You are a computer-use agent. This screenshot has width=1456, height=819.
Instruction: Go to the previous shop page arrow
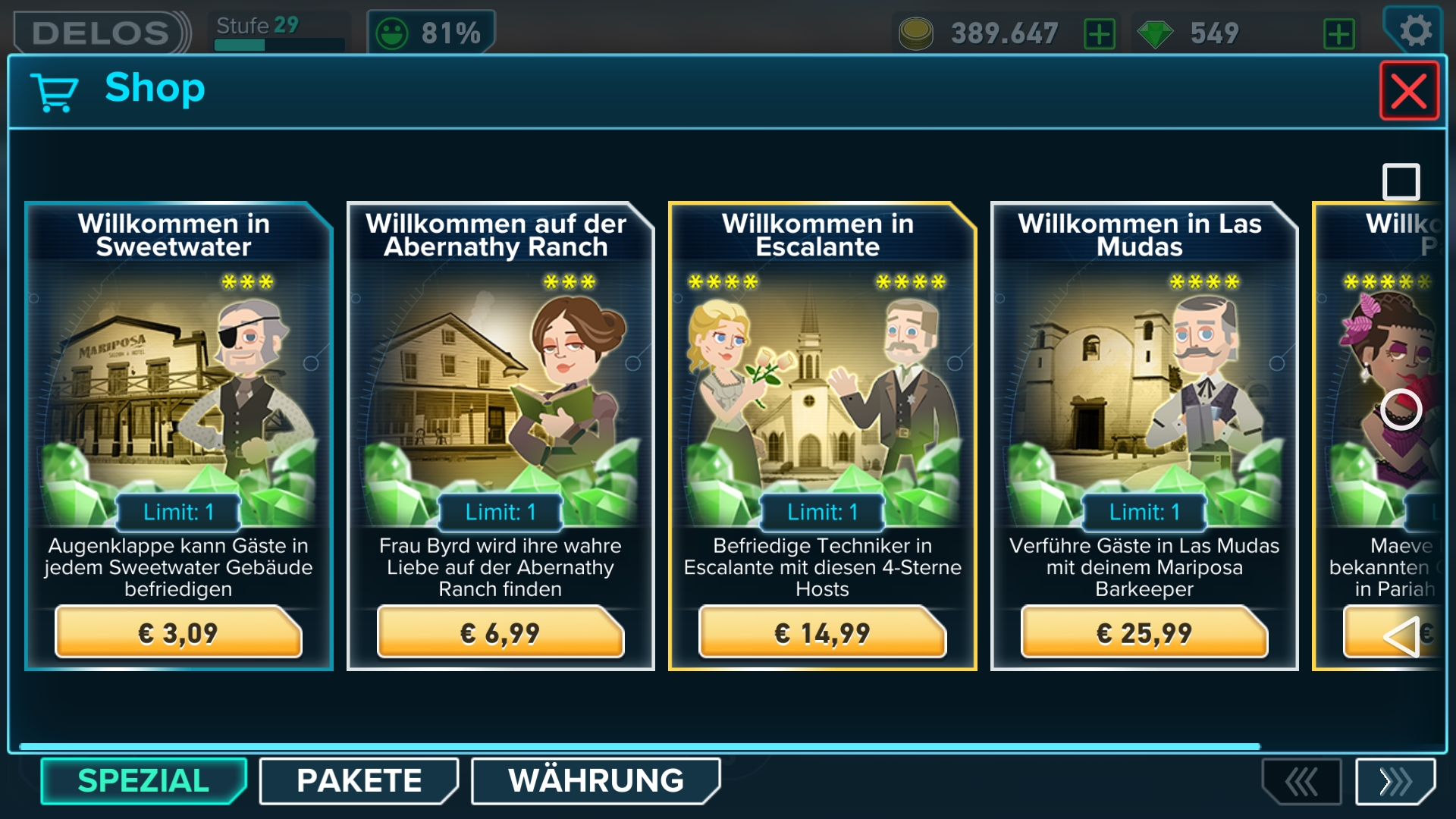pyautogui.click(x=1301, y=781)
